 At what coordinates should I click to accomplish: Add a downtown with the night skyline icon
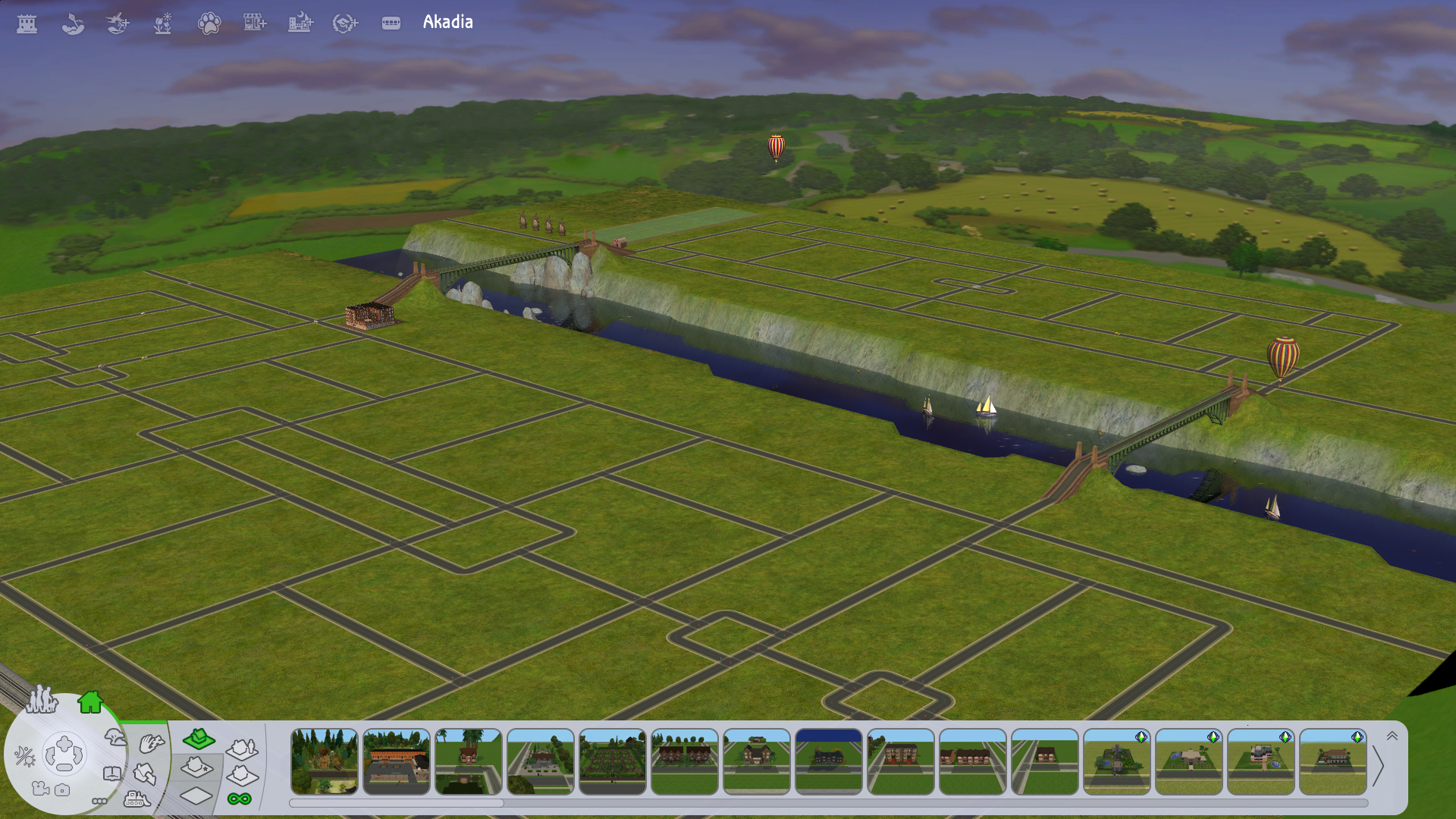[300, 24]
